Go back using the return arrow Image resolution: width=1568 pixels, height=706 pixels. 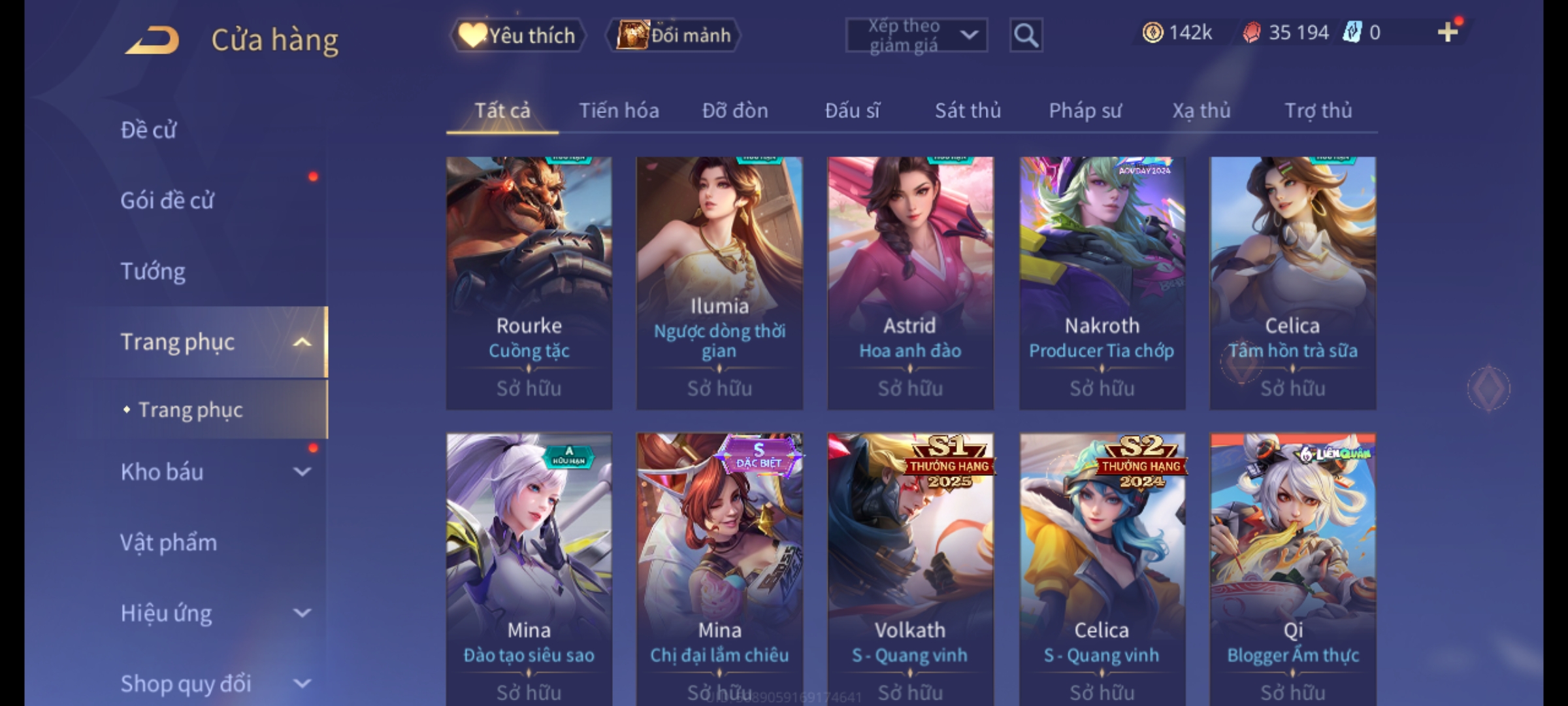pos(152,39)
